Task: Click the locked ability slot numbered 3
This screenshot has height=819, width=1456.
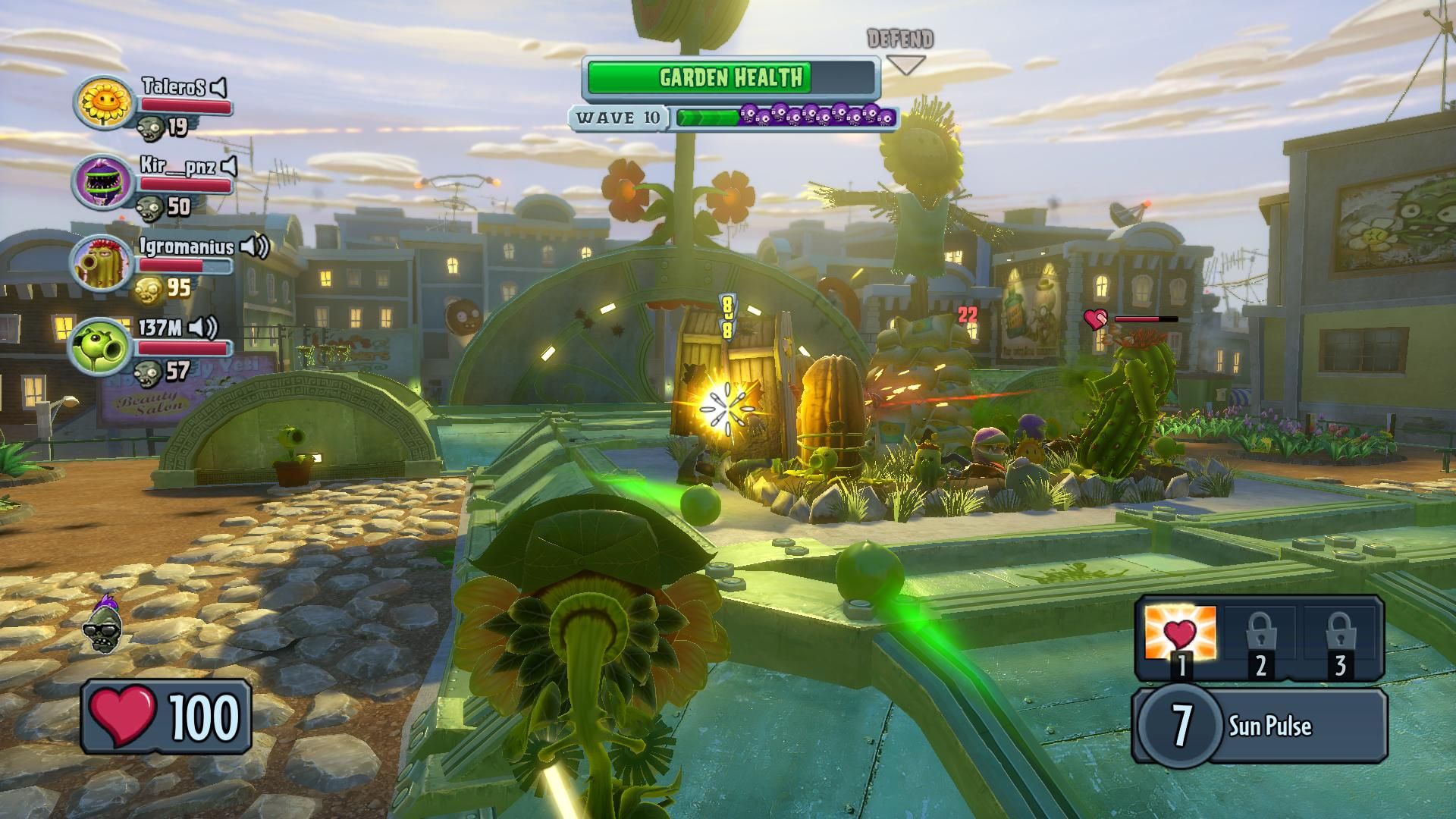Action: (1340, 635)
